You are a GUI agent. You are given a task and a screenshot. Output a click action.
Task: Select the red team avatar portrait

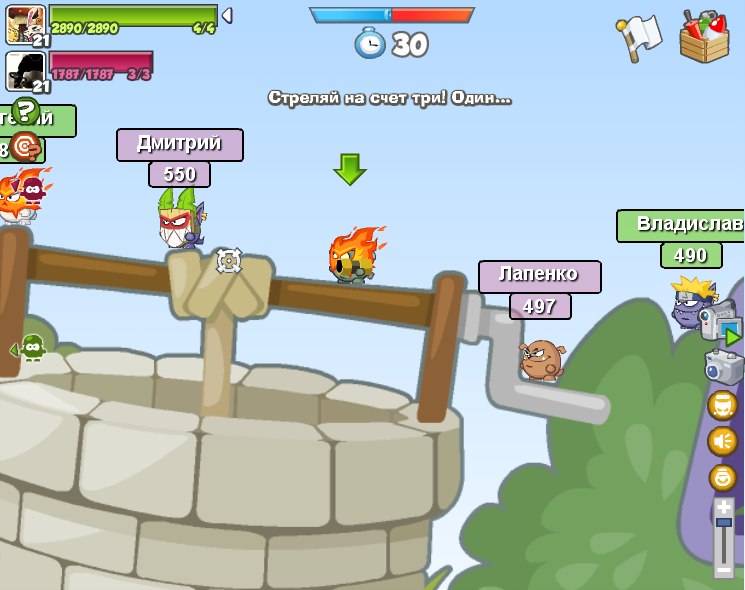point(25,71)
